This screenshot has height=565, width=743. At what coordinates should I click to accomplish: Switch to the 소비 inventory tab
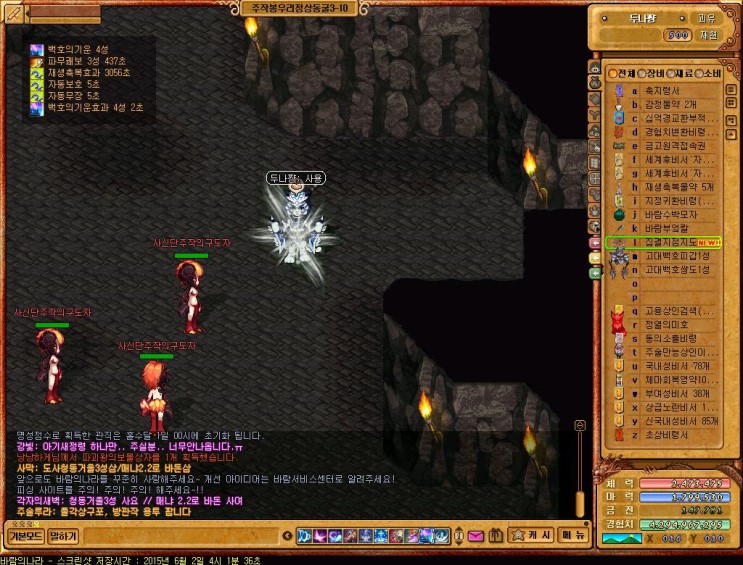coord(710,73)
